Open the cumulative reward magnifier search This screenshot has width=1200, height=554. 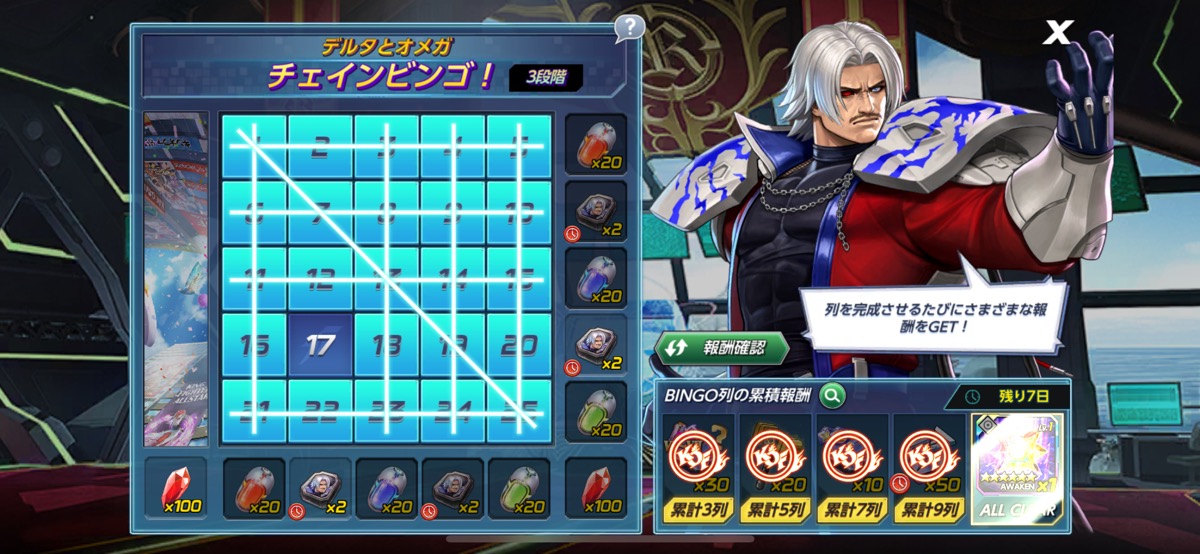click(831, 396)
